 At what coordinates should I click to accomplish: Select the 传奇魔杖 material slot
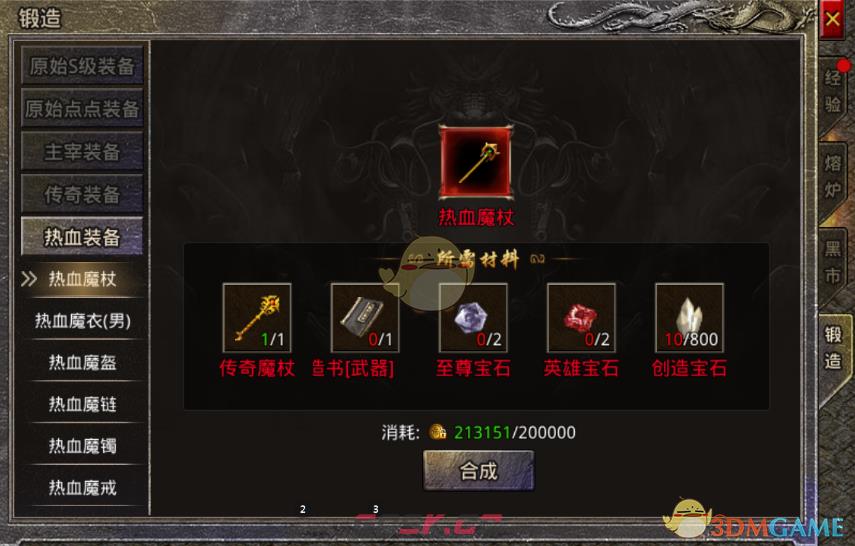[257, 318]
